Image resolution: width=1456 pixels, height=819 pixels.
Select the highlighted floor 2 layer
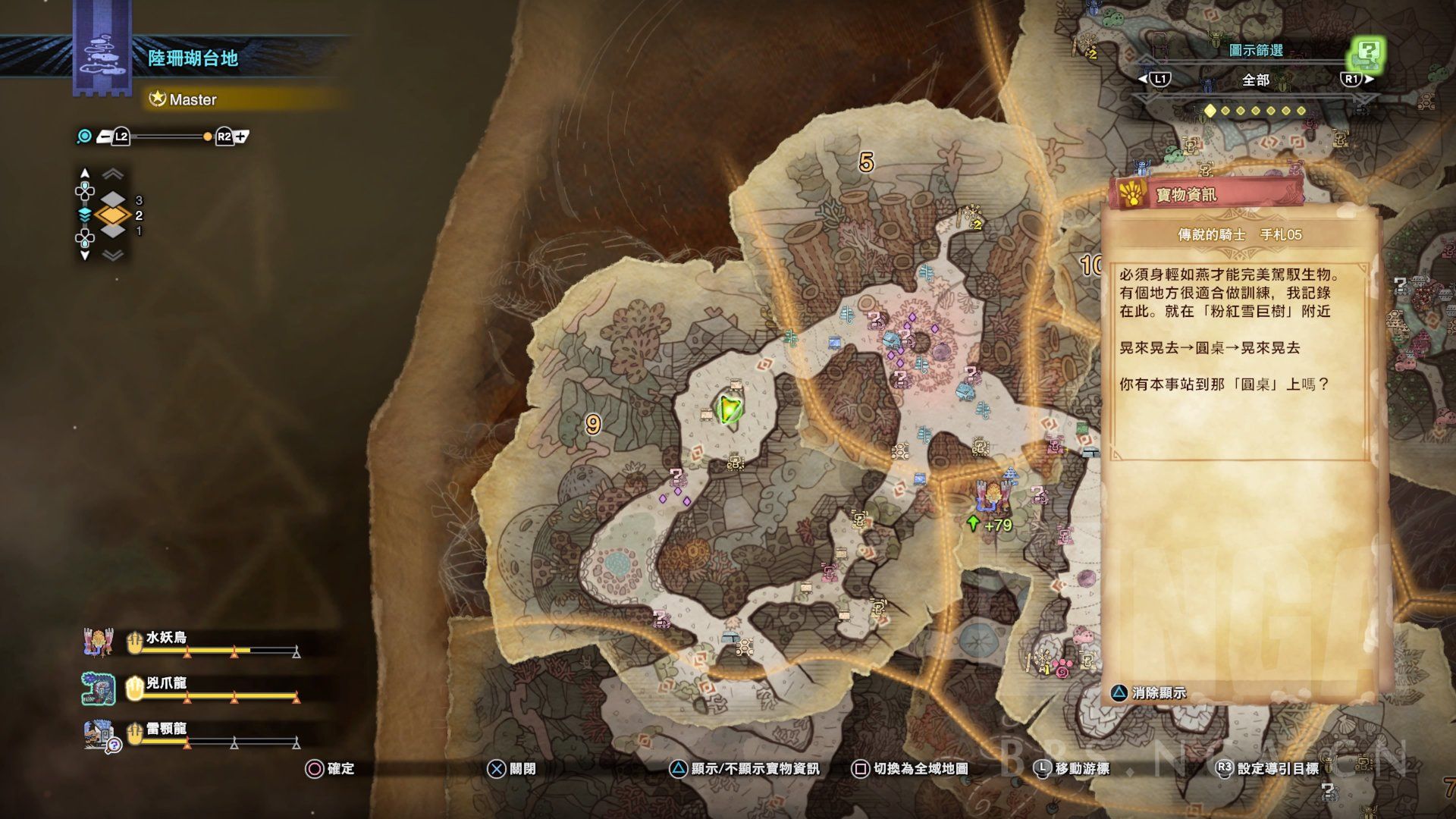click(x=113, y=215)
